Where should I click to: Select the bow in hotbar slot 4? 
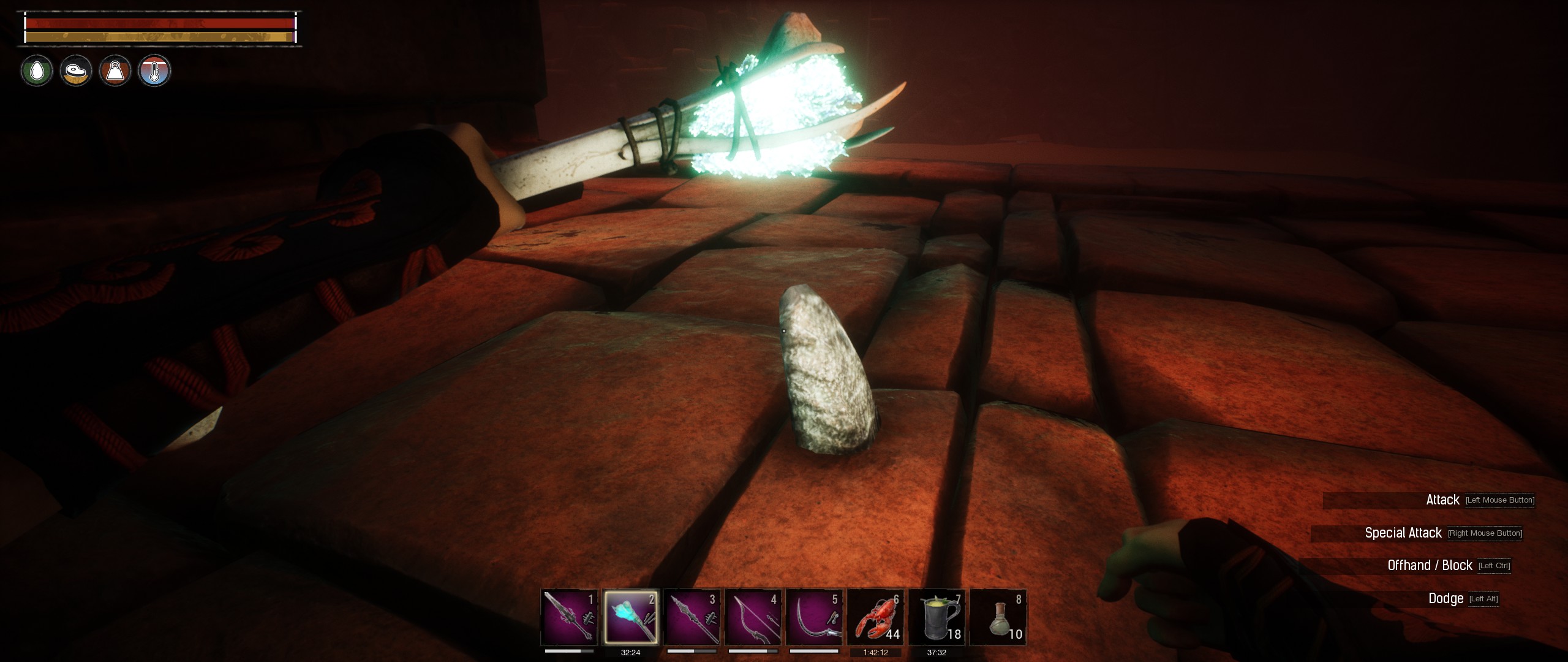pyautogui.click(x=753, y=617)
